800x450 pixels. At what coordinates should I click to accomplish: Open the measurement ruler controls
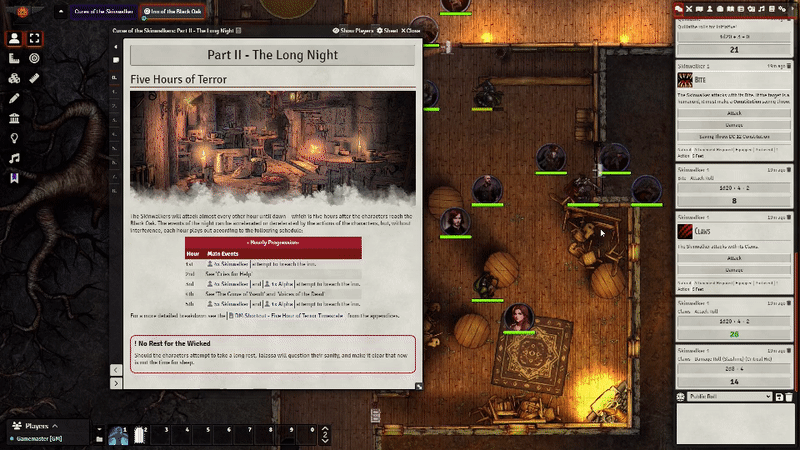click(35, 78)
